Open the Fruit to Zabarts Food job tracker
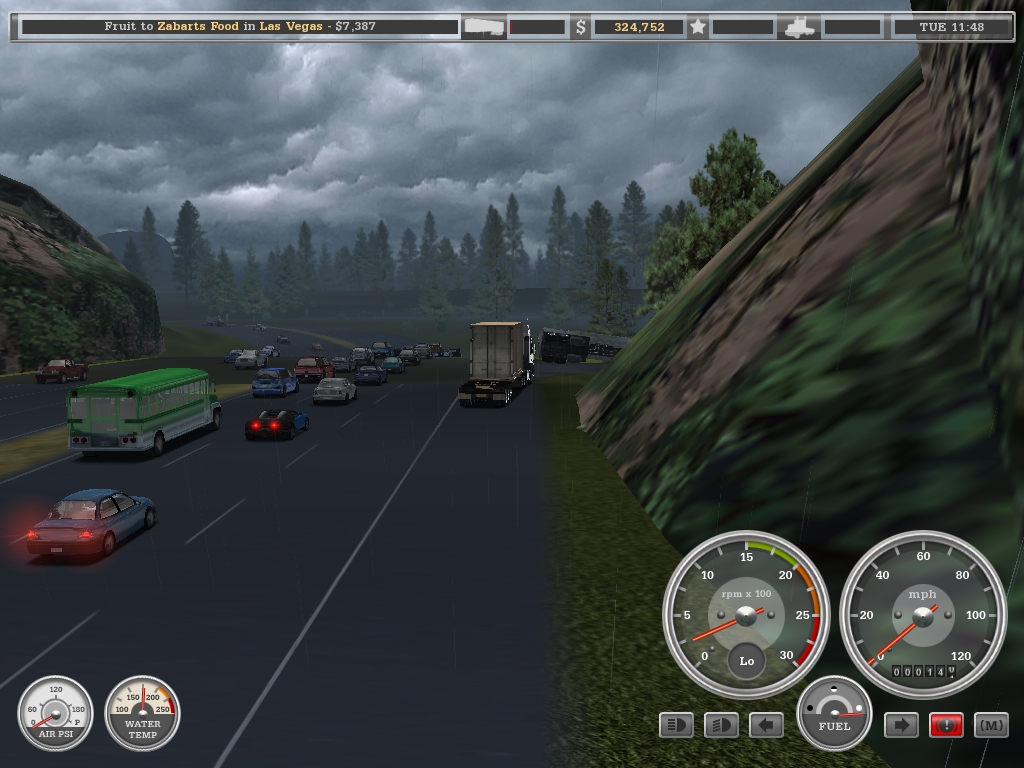Screen dimensions: 1024x768 240,27
